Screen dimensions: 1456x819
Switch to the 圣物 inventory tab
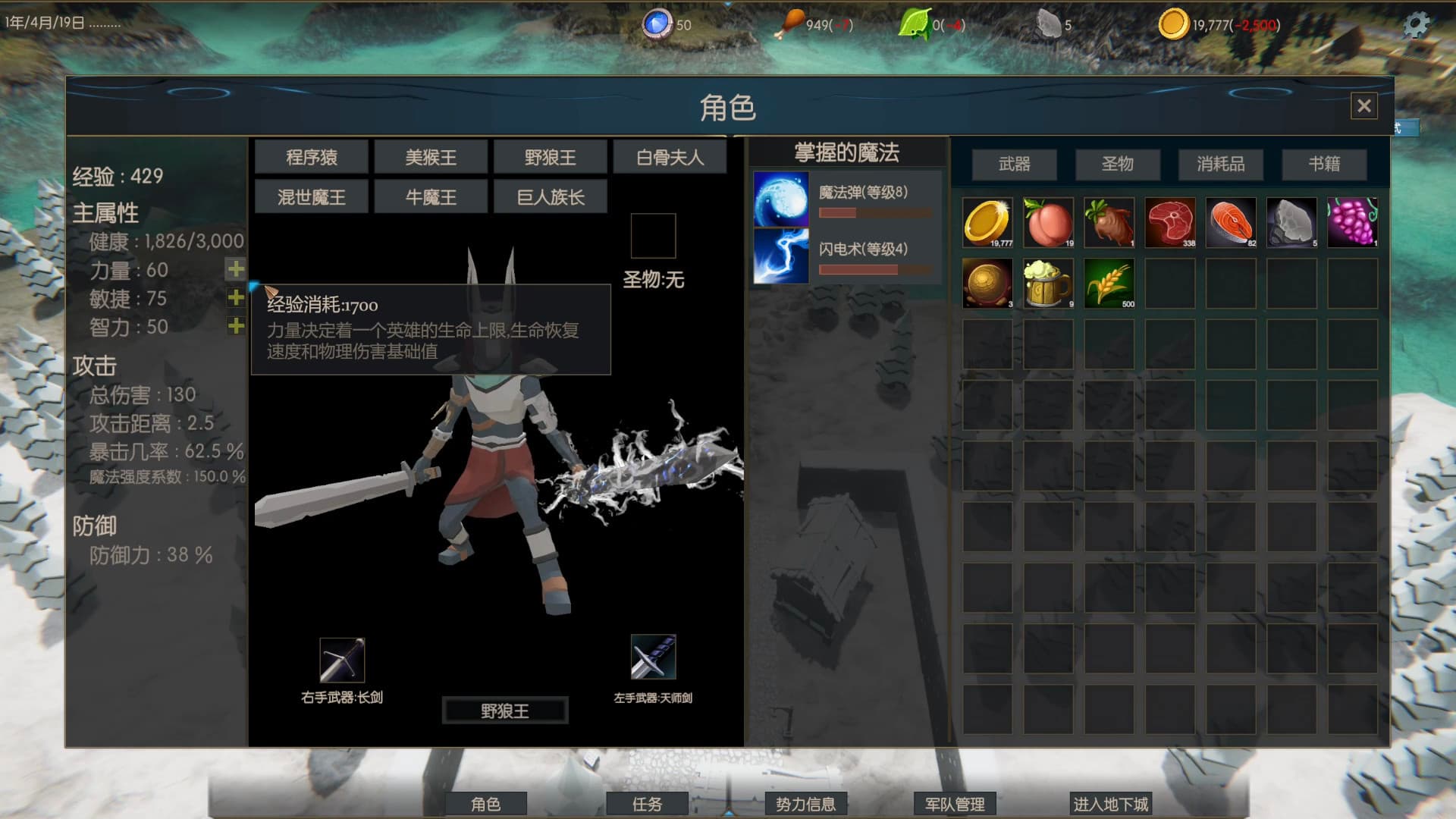point(1118,164)
